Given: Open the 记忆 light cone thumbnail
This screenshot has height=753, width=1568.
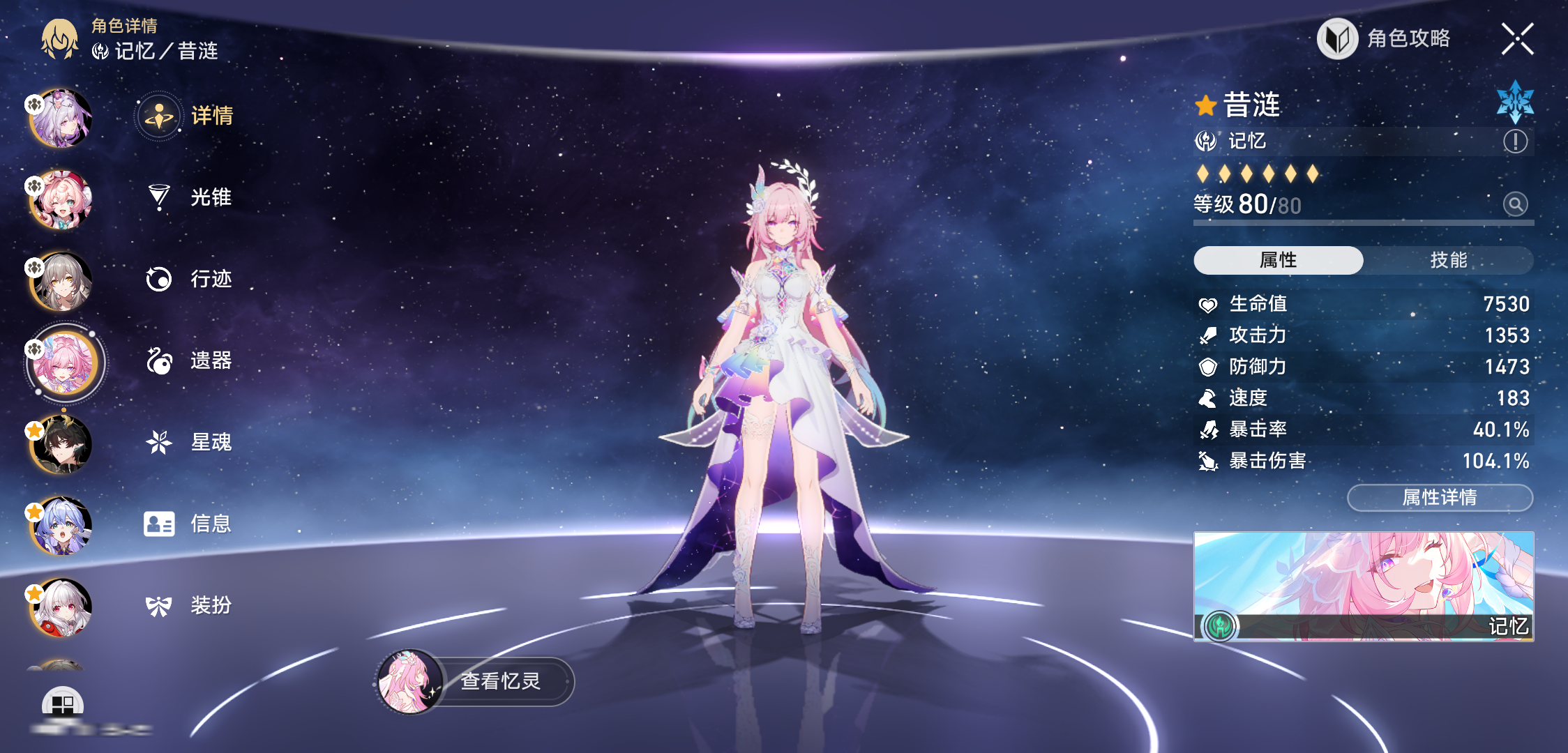Looking at the screenshot, I should 1364,586.
